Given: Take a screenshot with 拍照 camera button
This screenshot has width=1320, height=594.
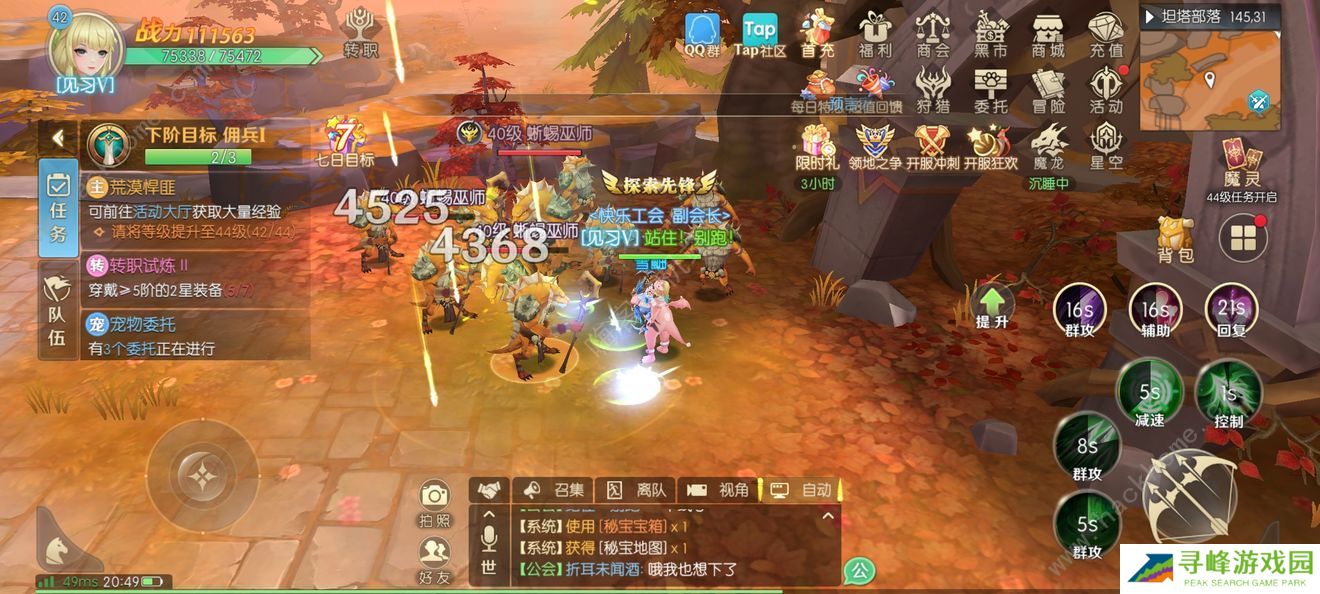Looking at the screenshot, I should pos(434,503).
